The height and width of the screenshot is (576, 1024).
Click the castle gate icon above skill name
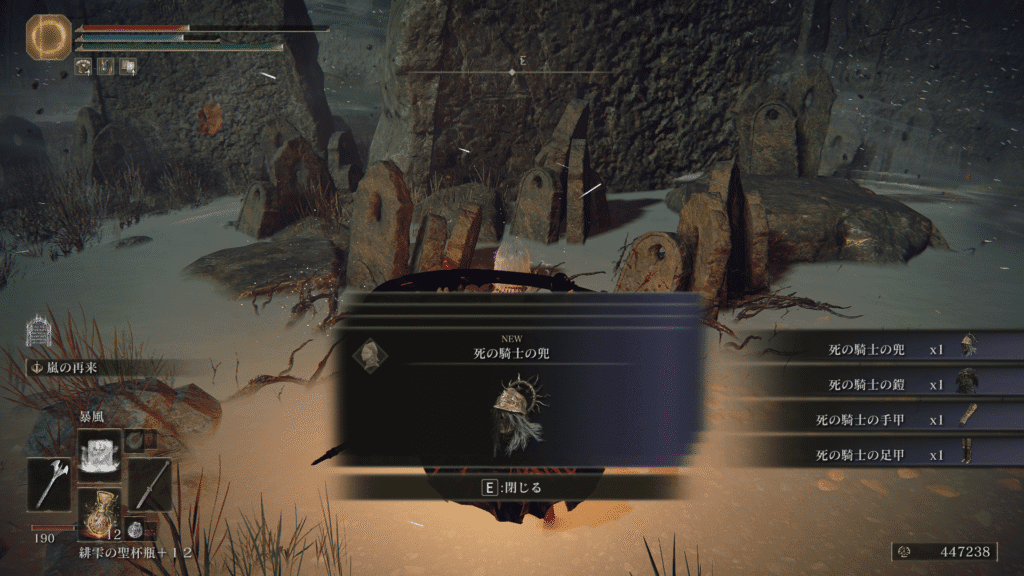click(x=38, y=329)
